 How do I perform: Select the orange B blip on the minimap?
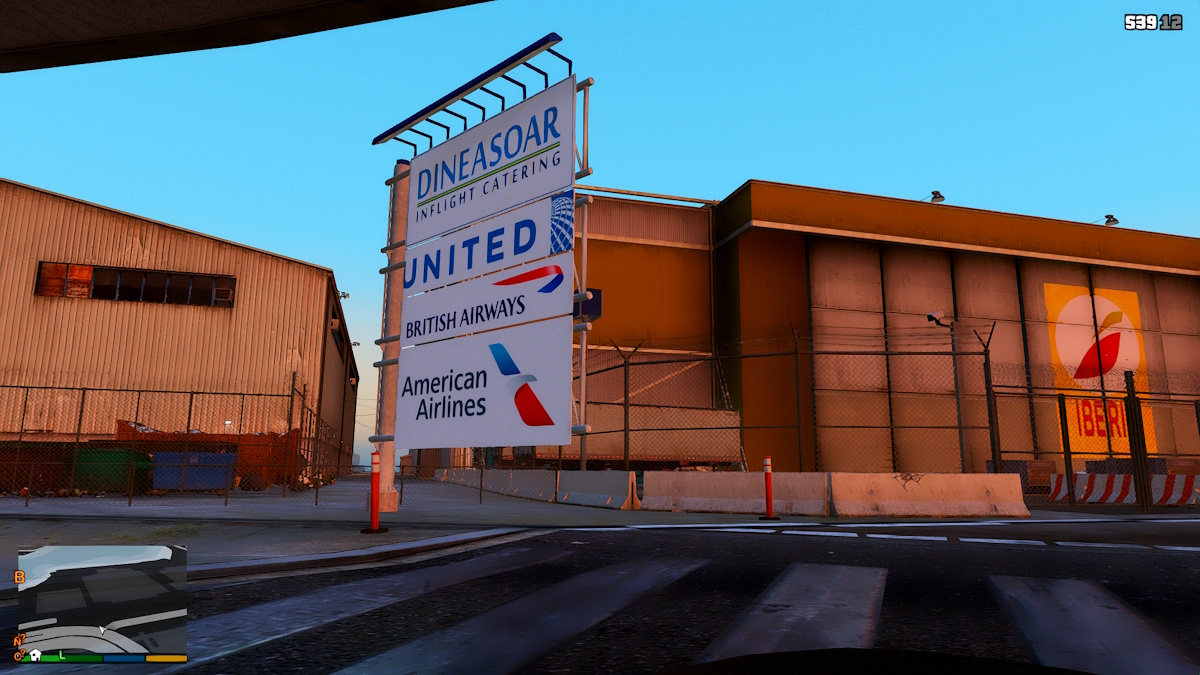pyautogui.click(x=19, y=577)
